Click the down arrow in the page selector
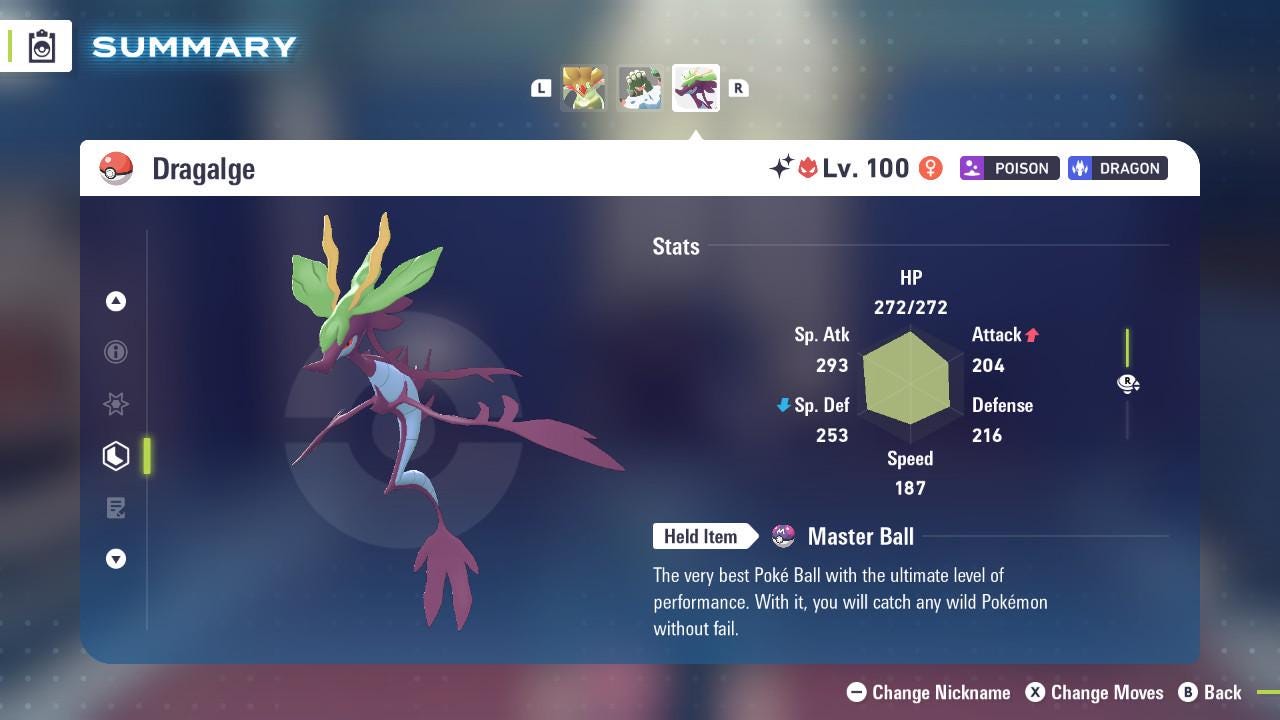This screenshot has height=720, width=1280. pos(116,559)
